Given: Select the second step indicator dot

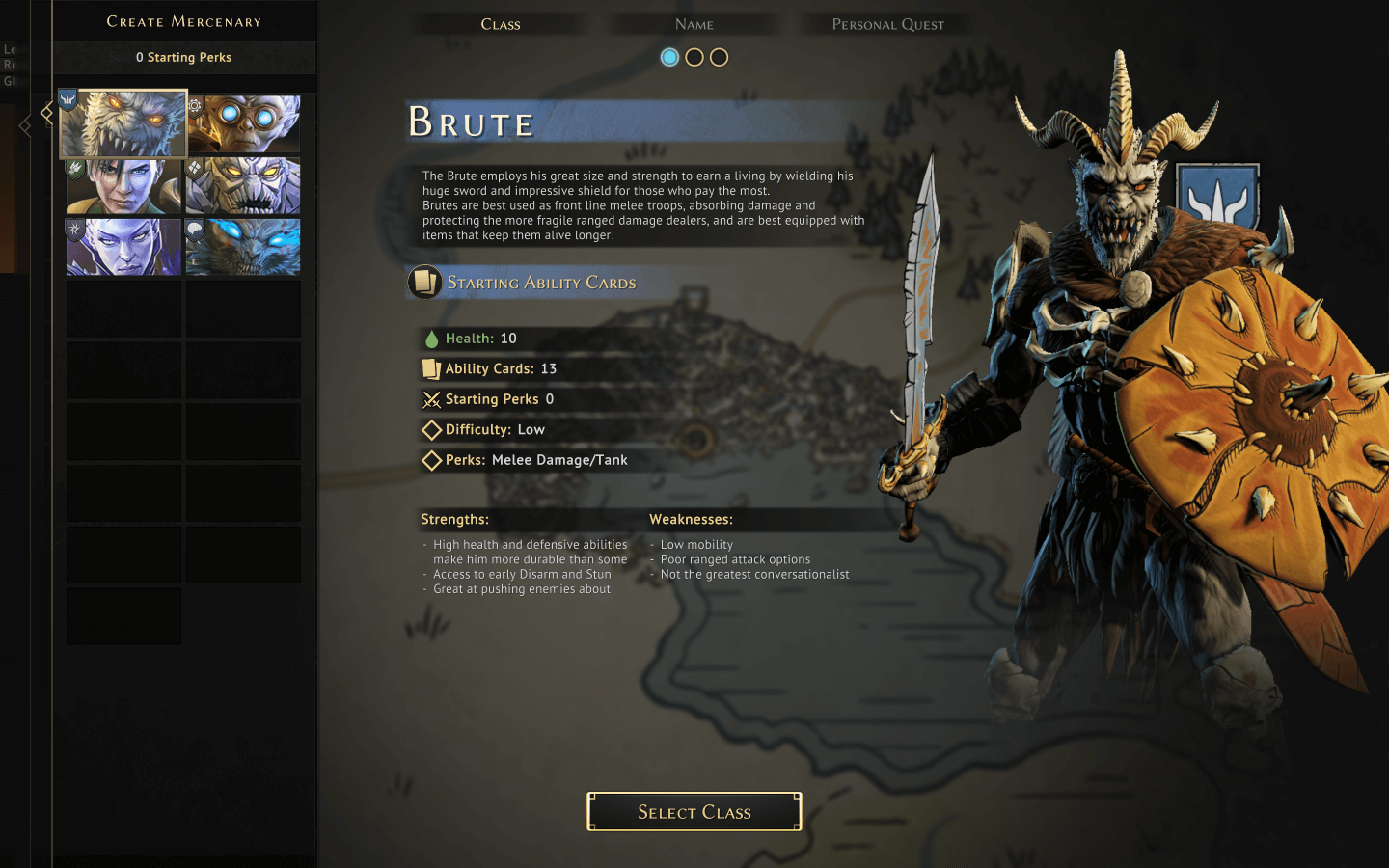Looking at the screenshot, I should (694, 57).
